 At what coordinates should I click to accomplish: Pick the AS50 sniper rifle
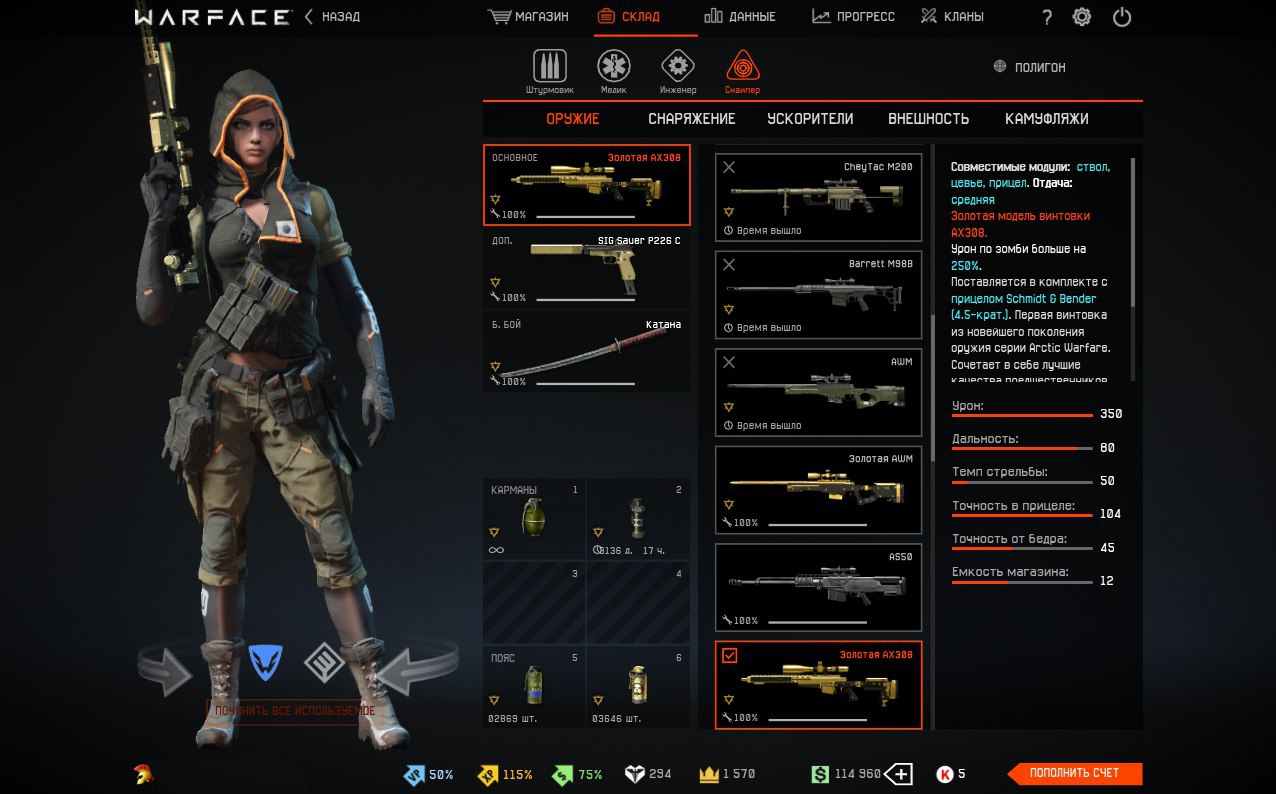[819, 587]
